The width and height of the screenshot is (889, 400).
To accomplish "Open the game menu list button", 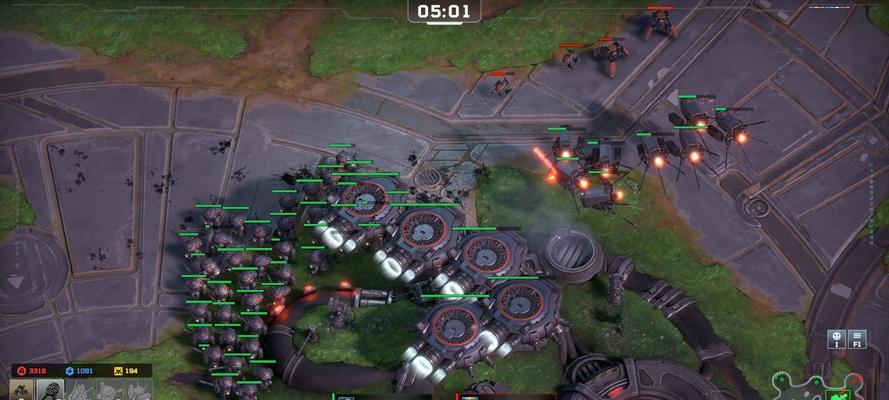I will (857, 338).
